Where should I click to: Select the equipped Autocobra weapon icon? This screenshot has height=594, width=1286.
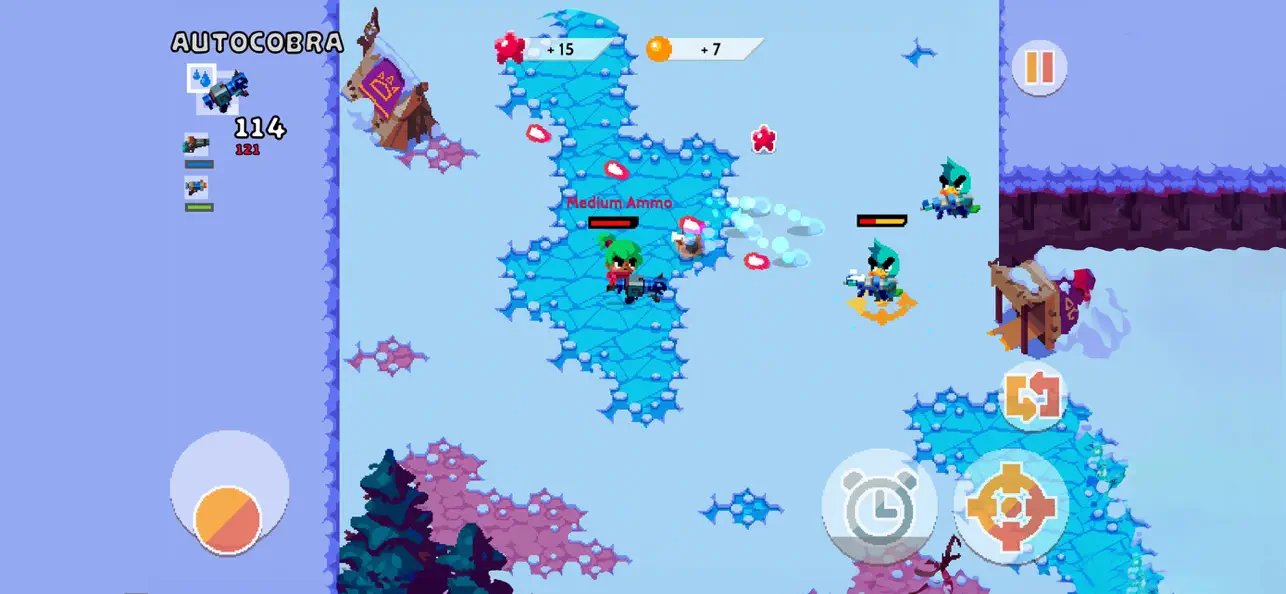[220, 89]
